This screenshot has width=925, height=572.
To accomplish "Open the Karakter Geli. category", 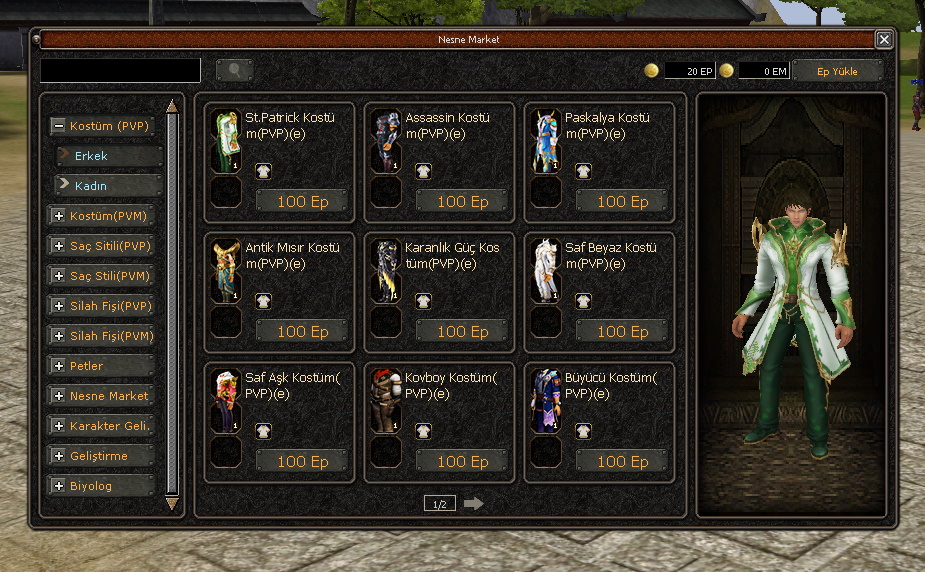I will [x=100, y=426].
